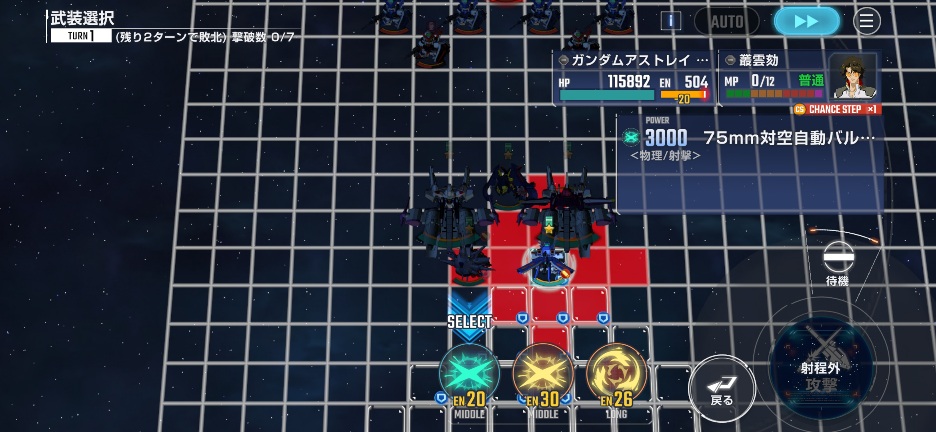Open the hamburger menu
Image resolution: width=936 pixels, height=432 pixels.
(867, 21)
